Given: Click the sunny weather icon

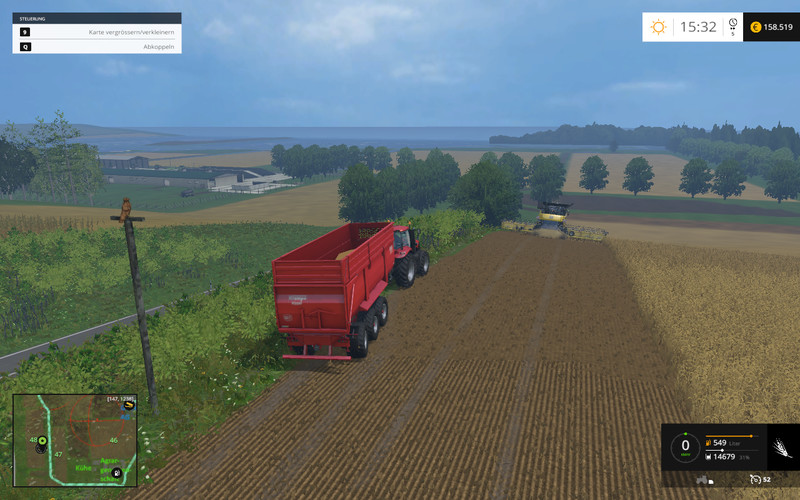Looking at the screenshot, I should coord(658,27).
